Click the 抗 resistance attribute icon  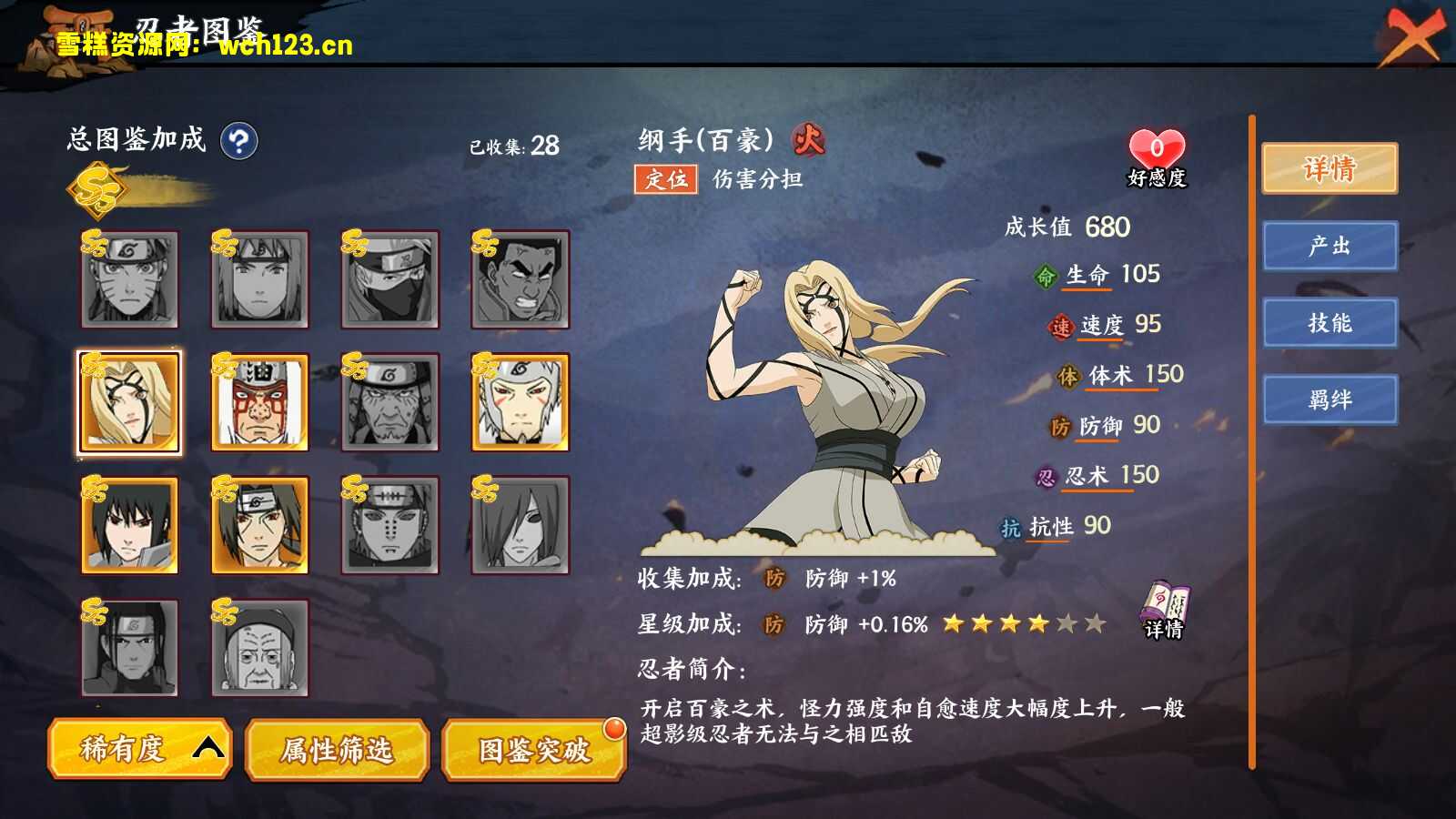click(1010, 526)
